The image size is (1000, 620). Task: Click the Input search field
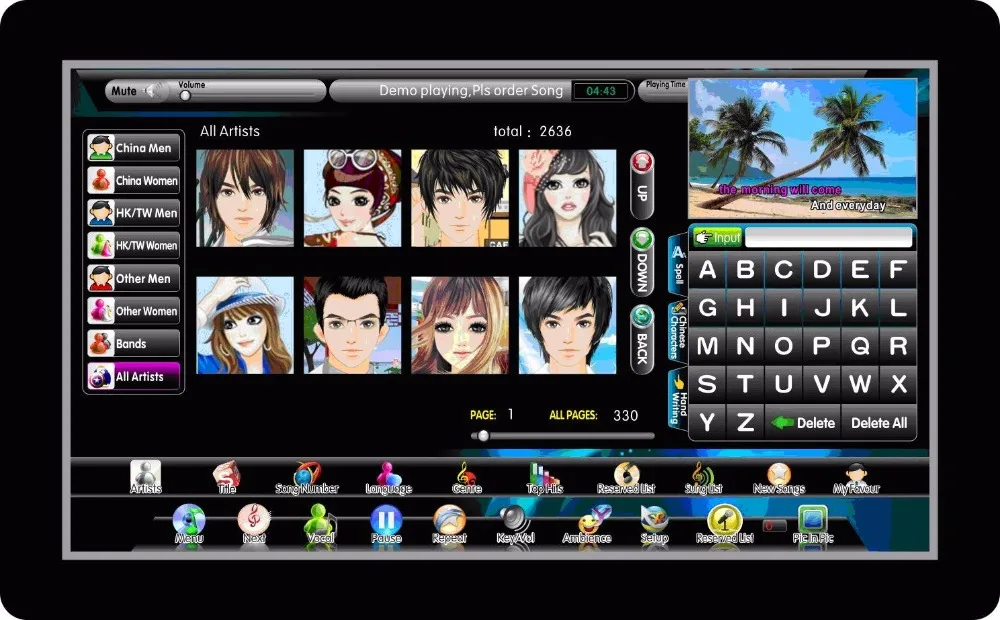coord(828,238)
